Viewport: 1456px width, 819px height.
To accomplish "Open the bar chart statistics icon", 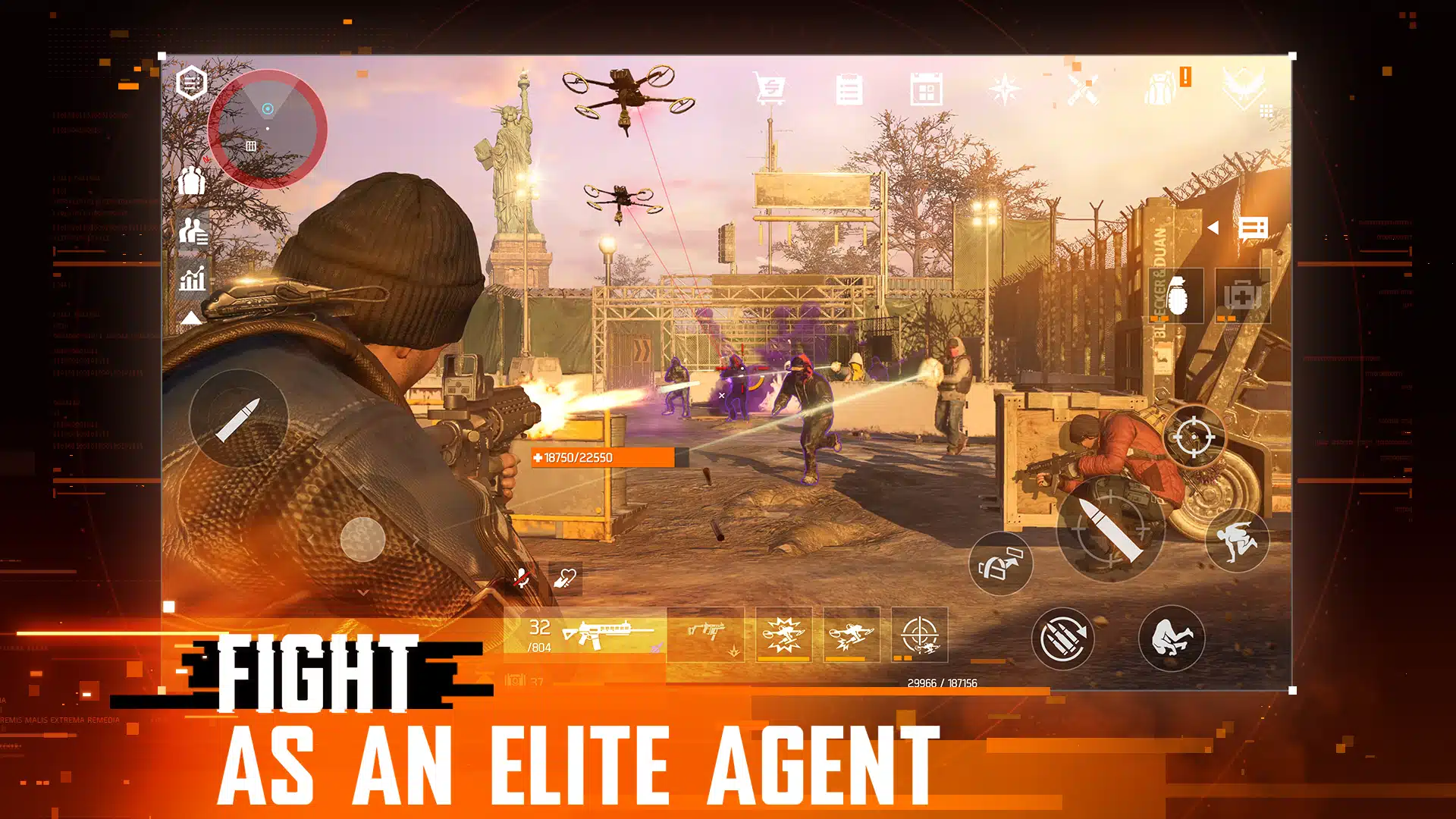I will [193, 278].
